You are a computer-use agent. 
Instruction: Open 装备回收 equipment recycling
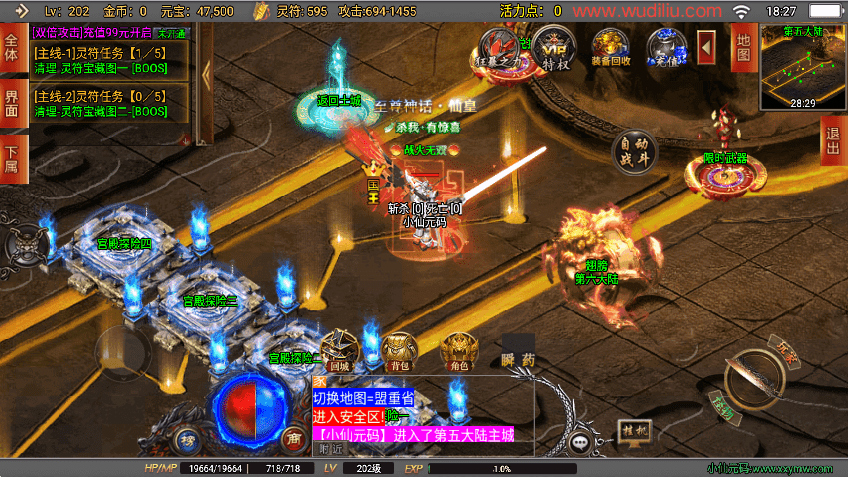(x=611, y=46)
